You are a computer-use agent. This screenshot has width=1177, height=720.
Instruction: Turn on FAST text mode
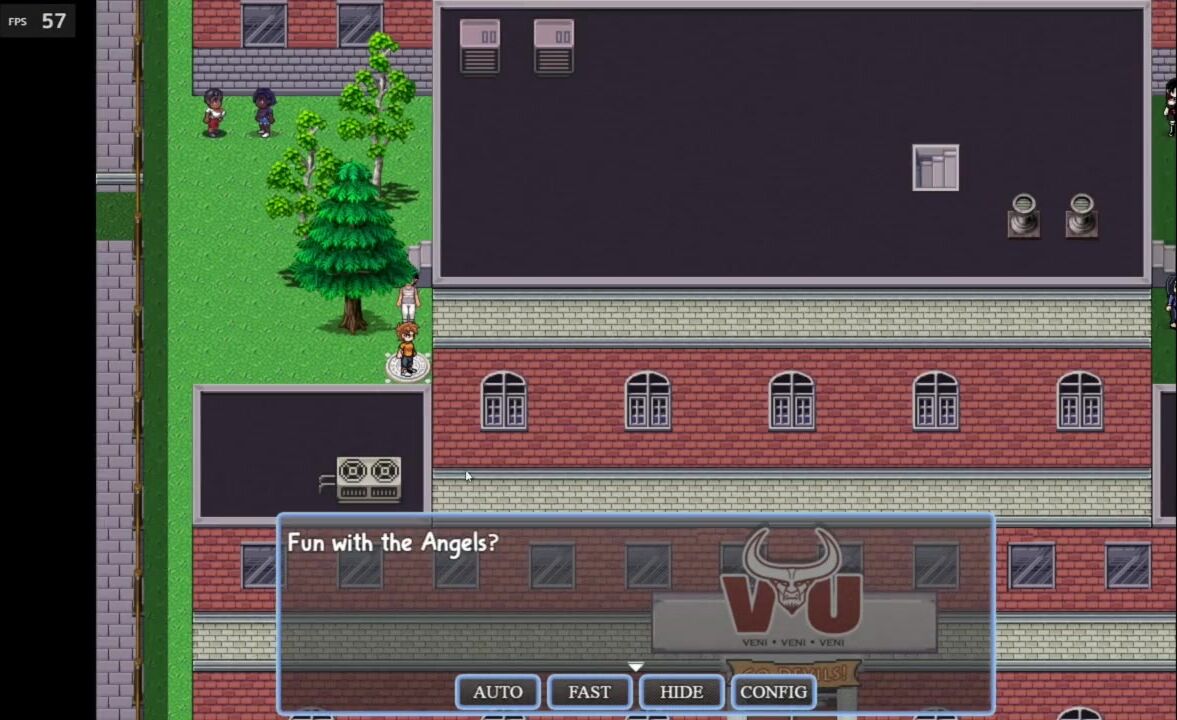[589, 692]
